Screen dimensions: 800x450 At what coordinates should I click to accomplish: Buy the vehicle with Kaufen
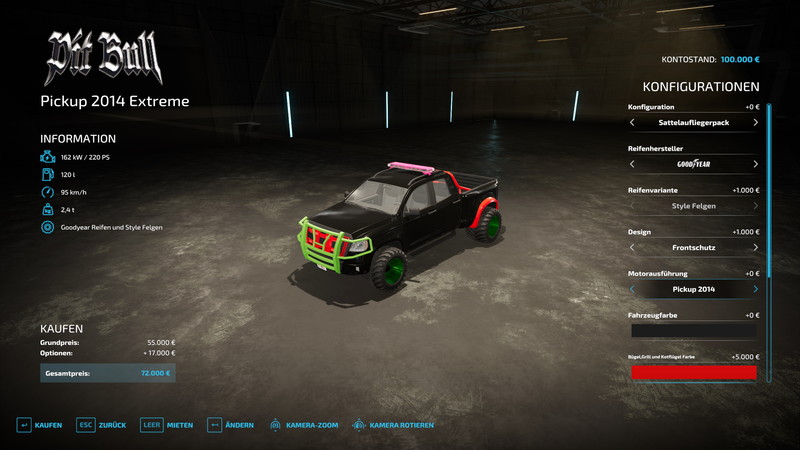point(38,425)
